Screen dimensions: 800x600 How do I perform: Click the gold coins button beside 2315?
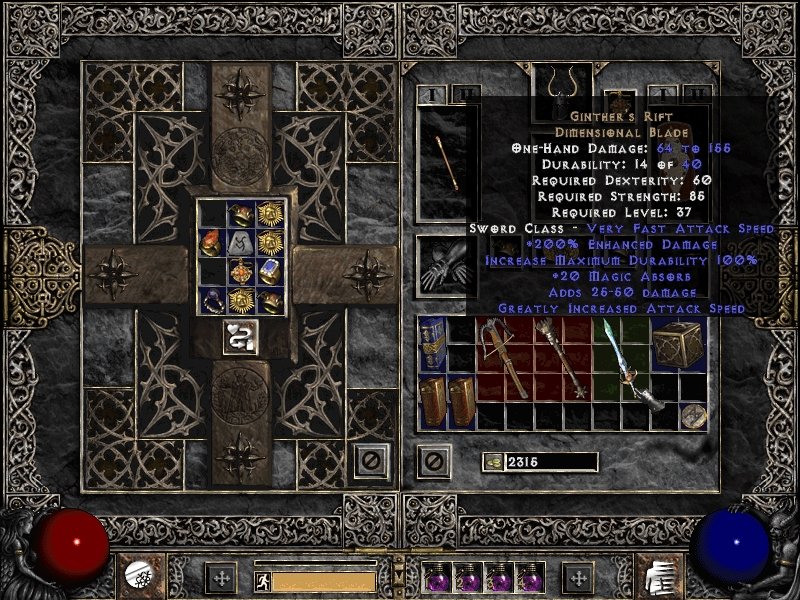coord(492,461)
